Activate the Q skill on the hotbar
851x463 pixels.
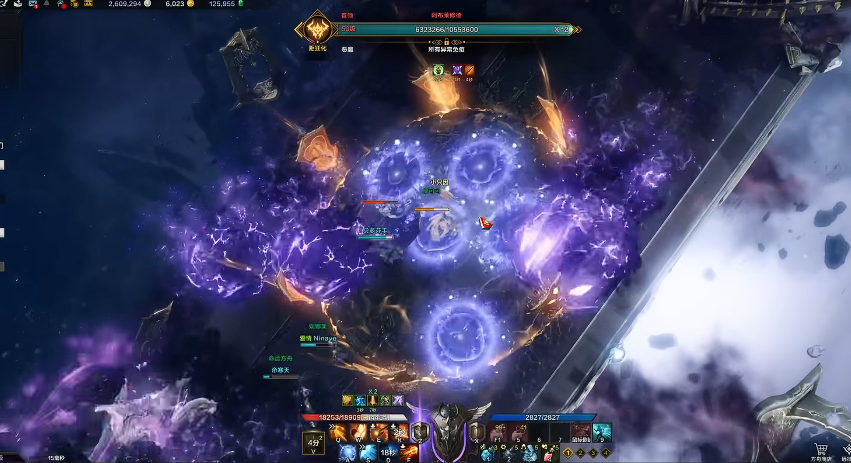coord(338,431)
